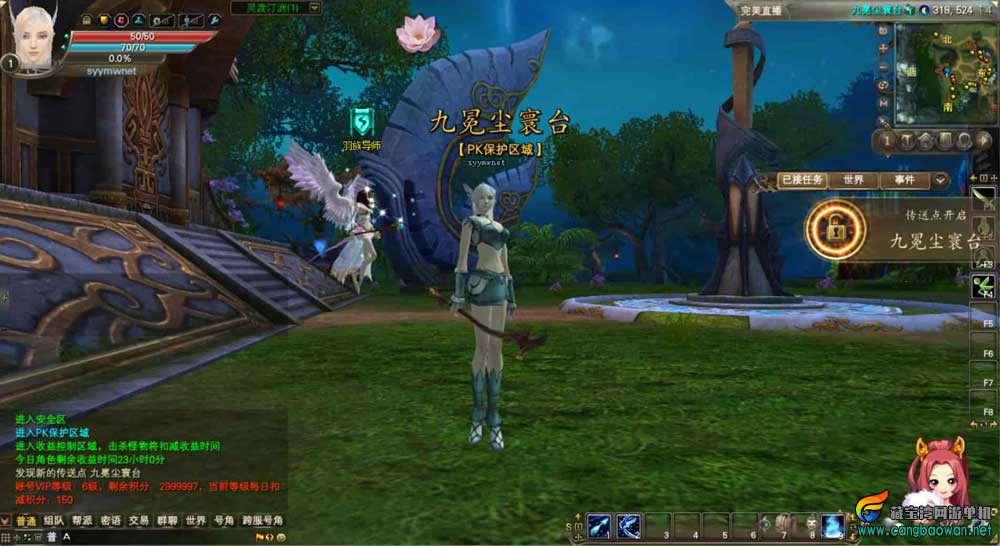Open the 已接任务 accepted quests tab
Viewport: 1000px width, 546px height.
coord(803,180)
